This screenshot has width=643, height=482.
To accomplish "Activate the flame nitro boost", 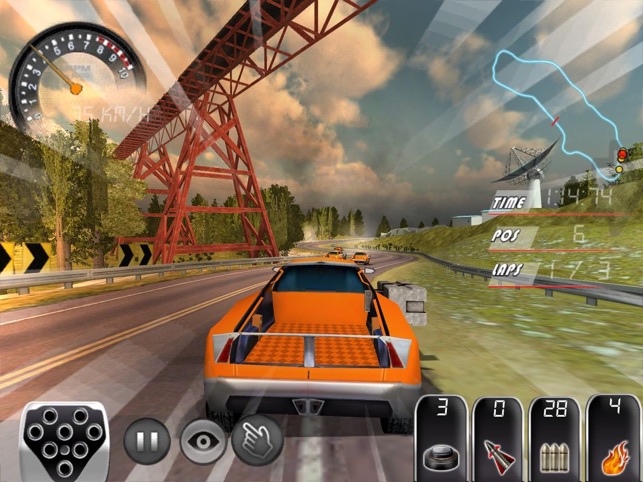I will click(x=612, y=439).
